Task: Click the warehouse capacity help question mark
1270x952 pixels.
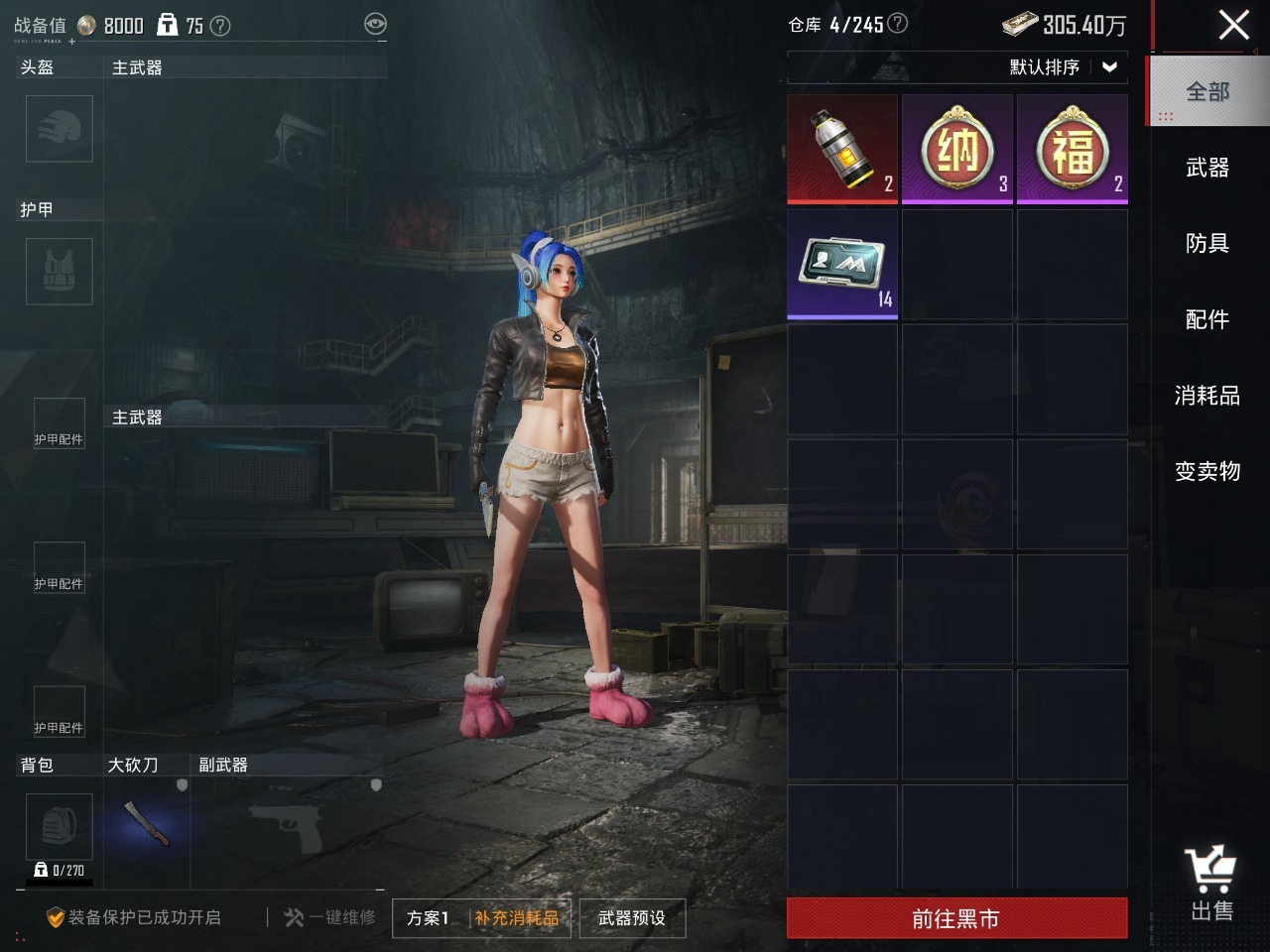Action: coord(897,24)
